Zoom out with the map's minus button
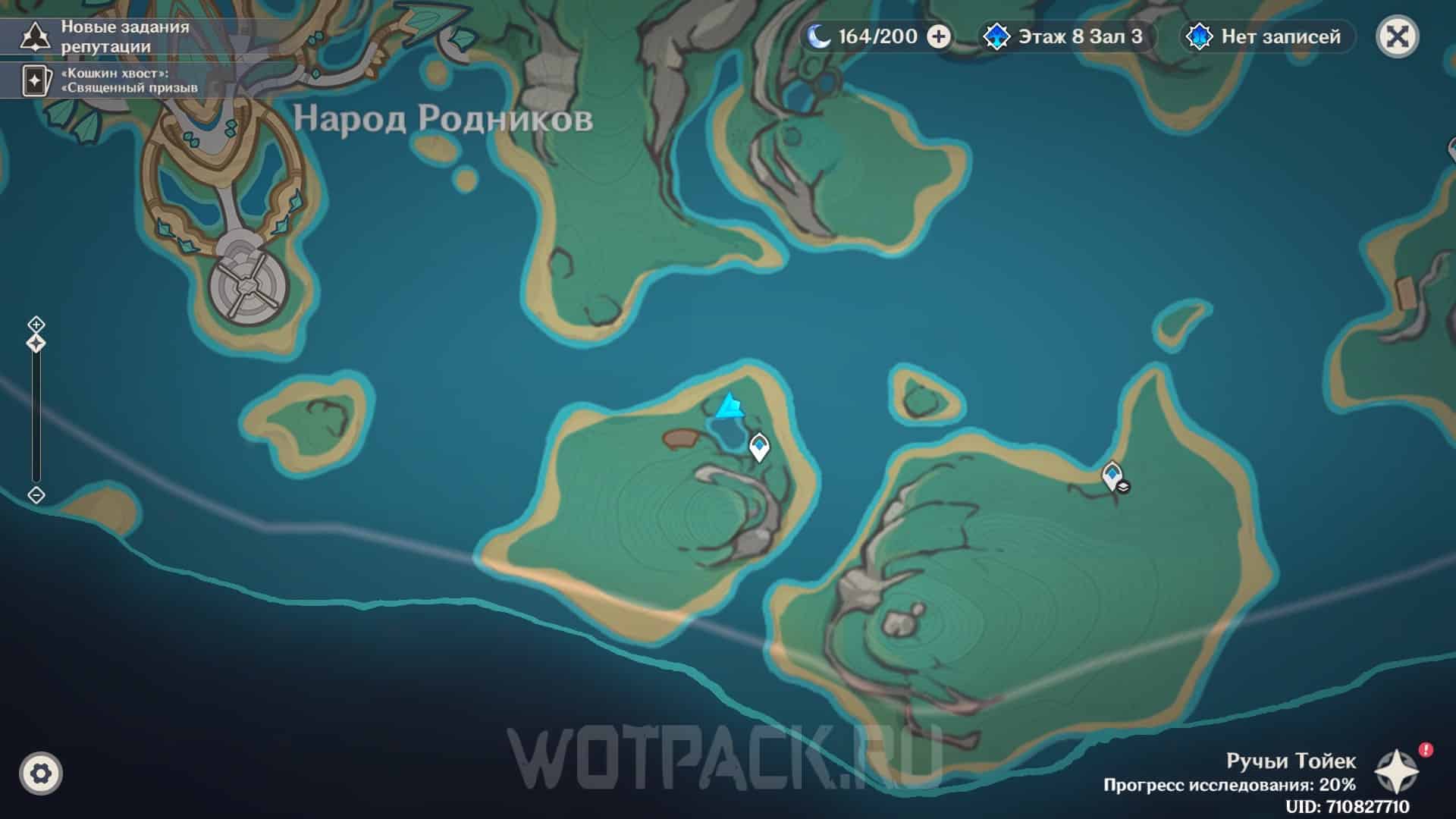The width and height of the screenshot is (1456, 819). (x=36, y=495)
